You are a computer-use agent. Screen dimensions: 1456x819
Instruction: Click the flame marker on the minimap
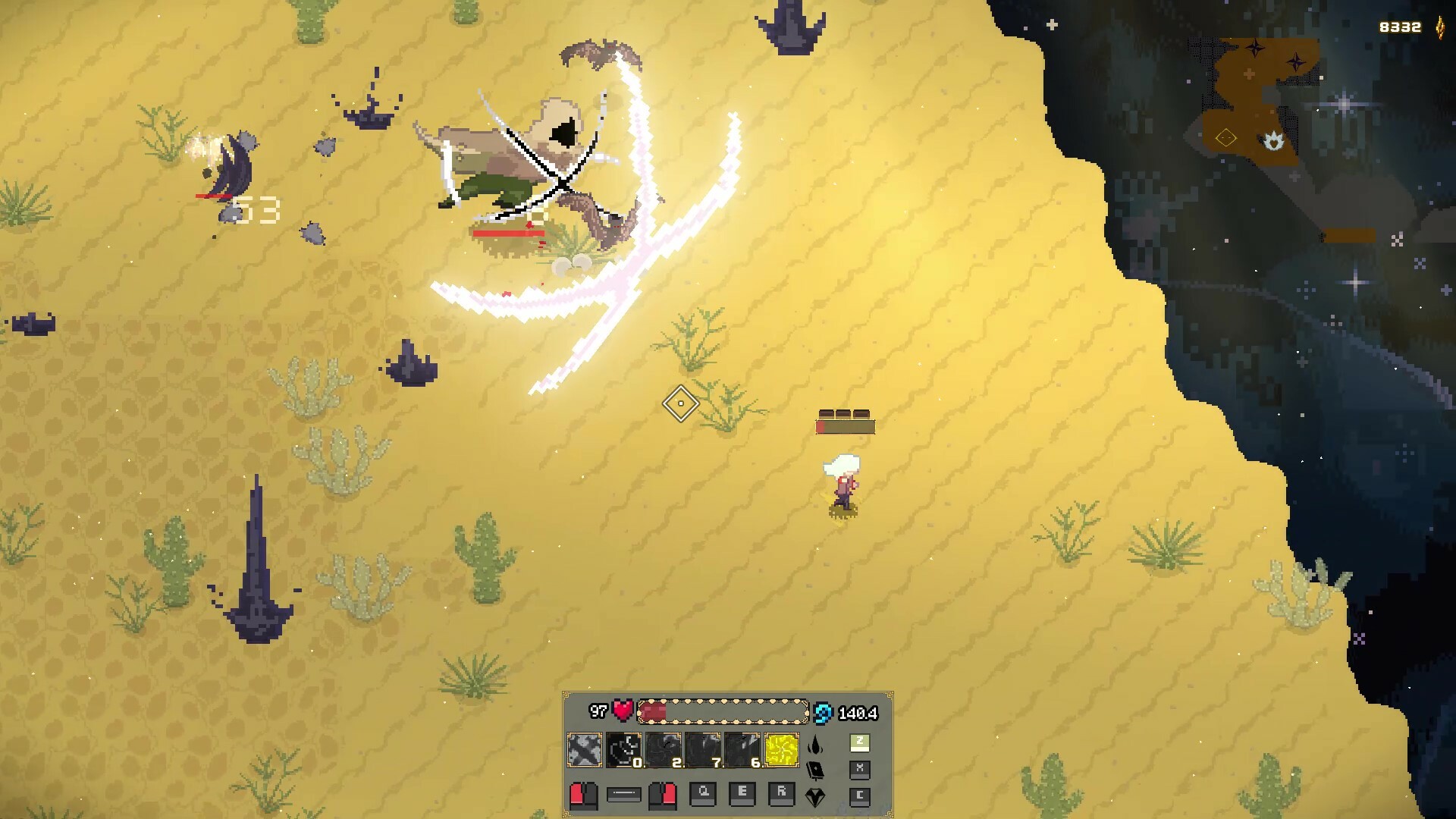click(x=1274, y=141)
